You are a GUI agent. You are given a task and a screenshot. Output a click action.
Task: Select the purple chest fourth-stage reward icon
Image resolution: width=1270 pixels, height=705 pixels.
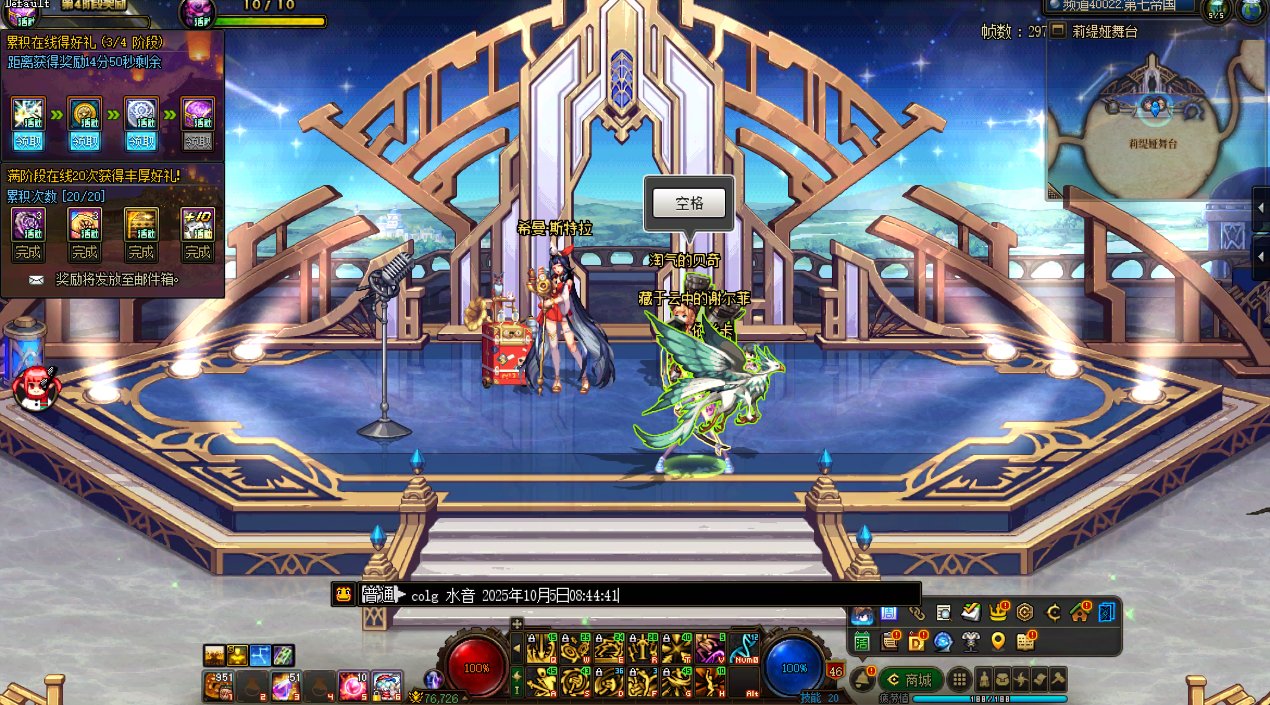tap(197, 113)
